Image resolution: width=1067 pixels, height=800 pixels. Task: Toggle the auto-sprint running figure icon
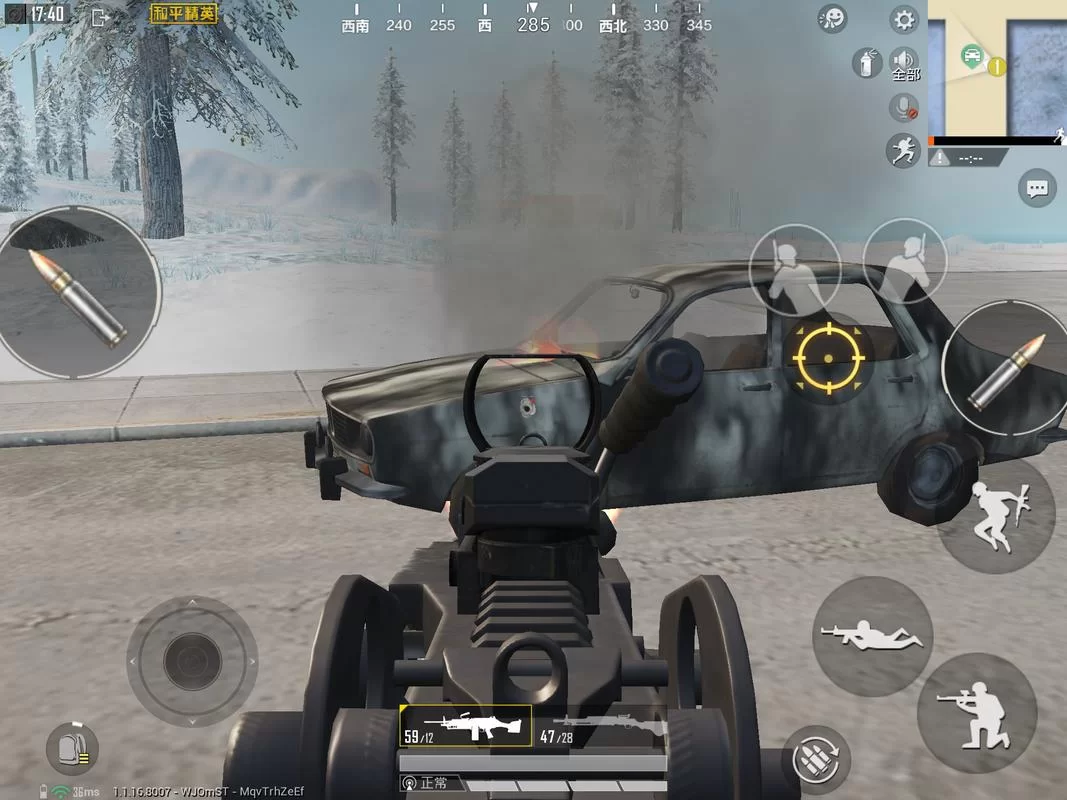tap(903, 150)
